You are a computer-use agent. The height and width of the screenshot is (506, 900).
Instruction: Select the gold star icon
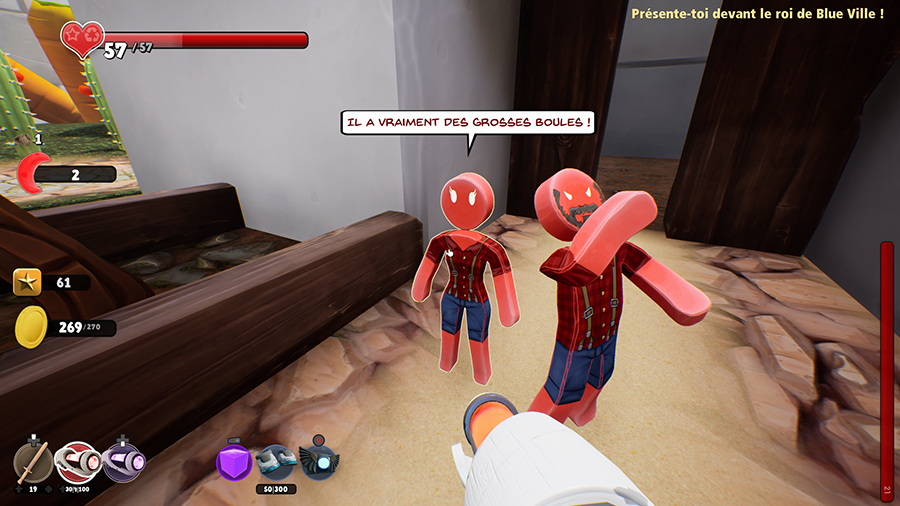click(x=27, y=283)
